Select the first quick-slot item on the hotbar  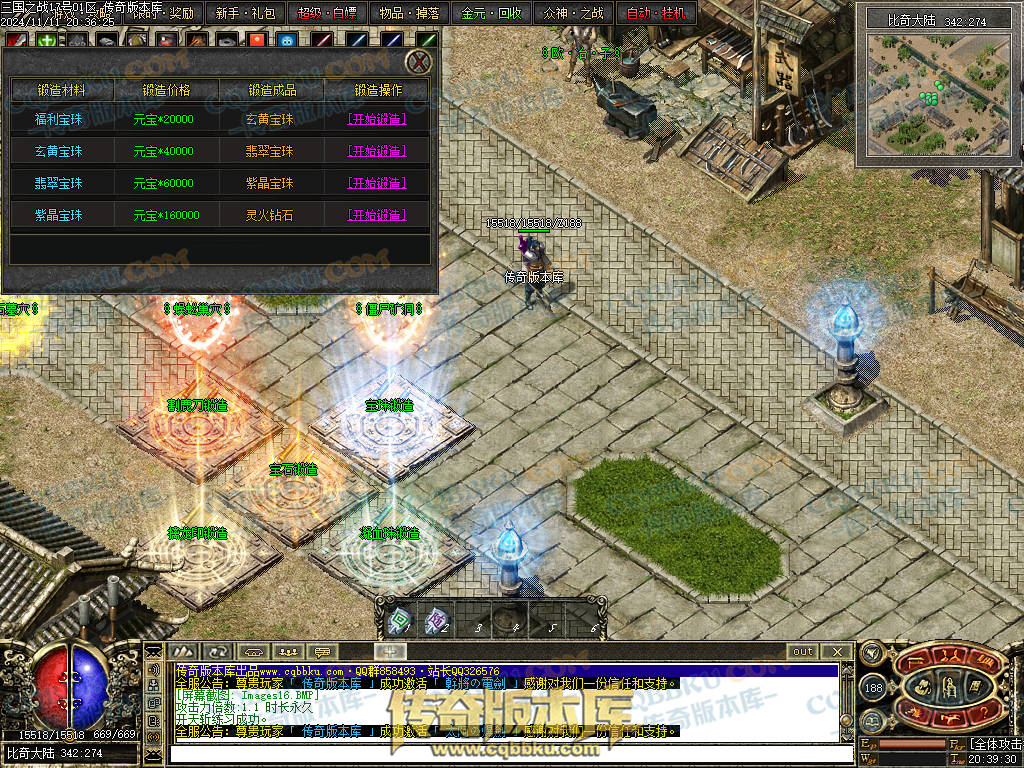point(401,621)
